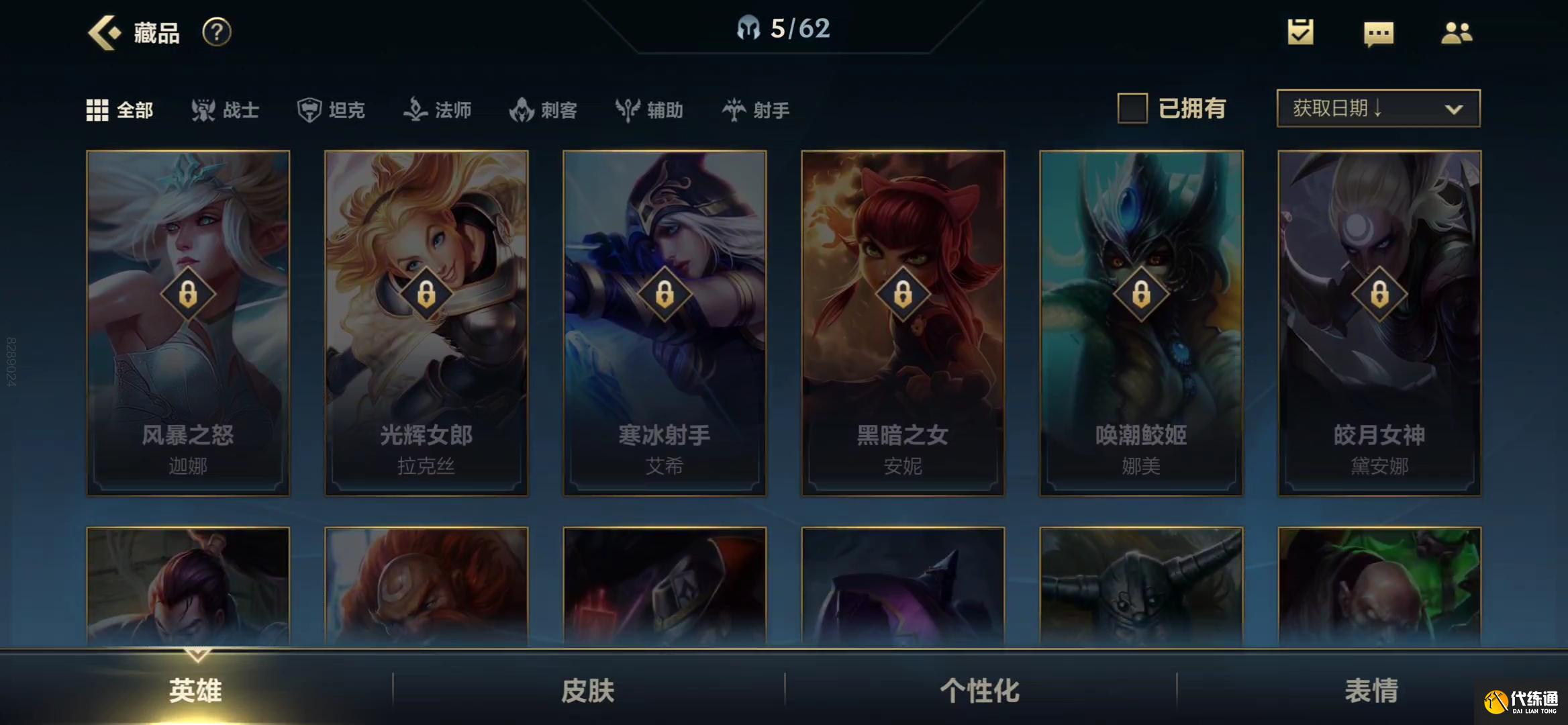Screen dimensions: 1568x725
Task: Switch to the 表情 (Emotes) tab
Action: (x=1372, y=690)
